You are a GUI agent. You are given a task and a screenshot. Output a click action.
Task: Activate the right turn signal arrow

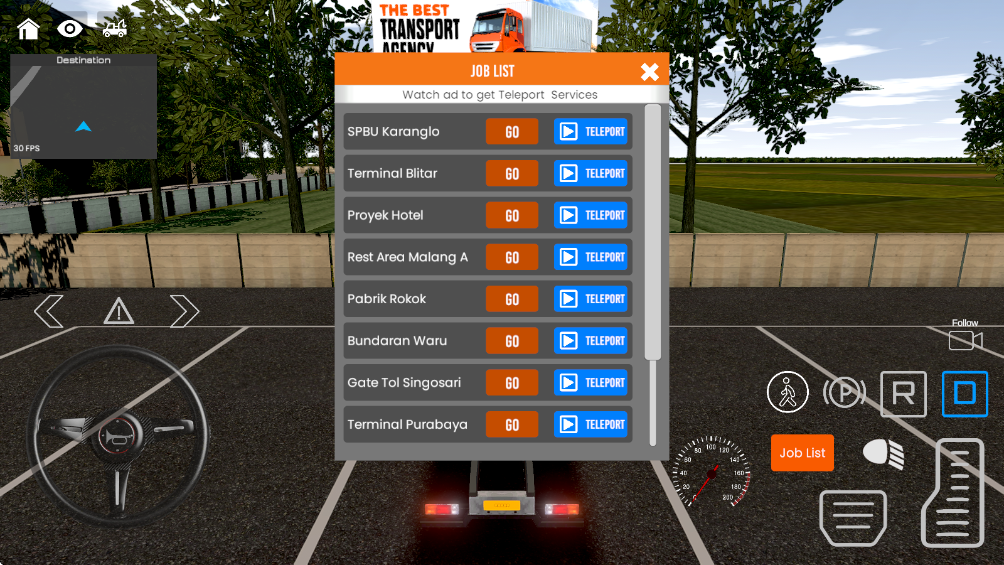(185, 311)
